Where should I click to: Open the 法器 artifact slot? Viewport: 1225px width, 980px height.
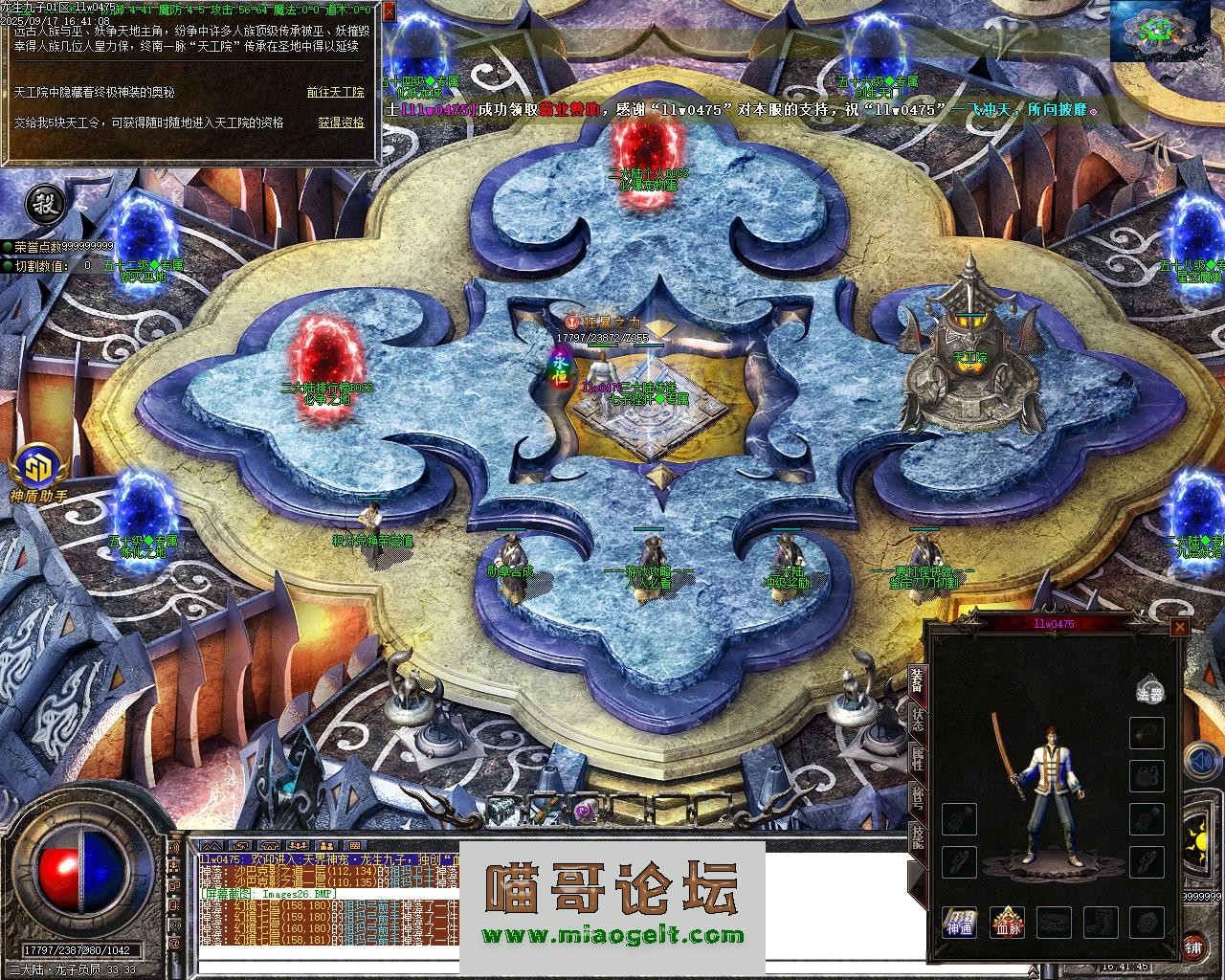coord(1149,692)
